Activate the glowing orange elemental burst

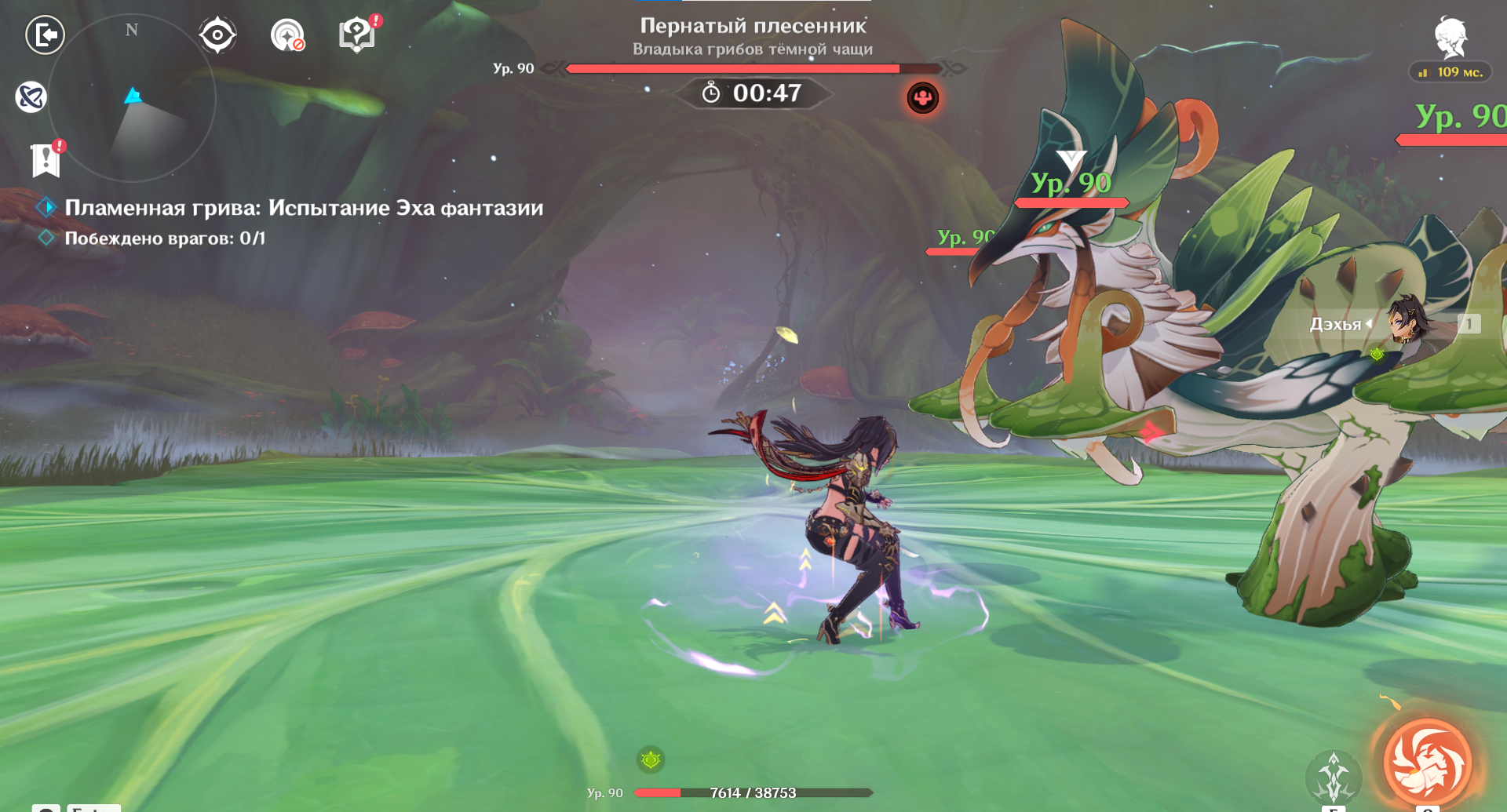(x=1427, y=763)
